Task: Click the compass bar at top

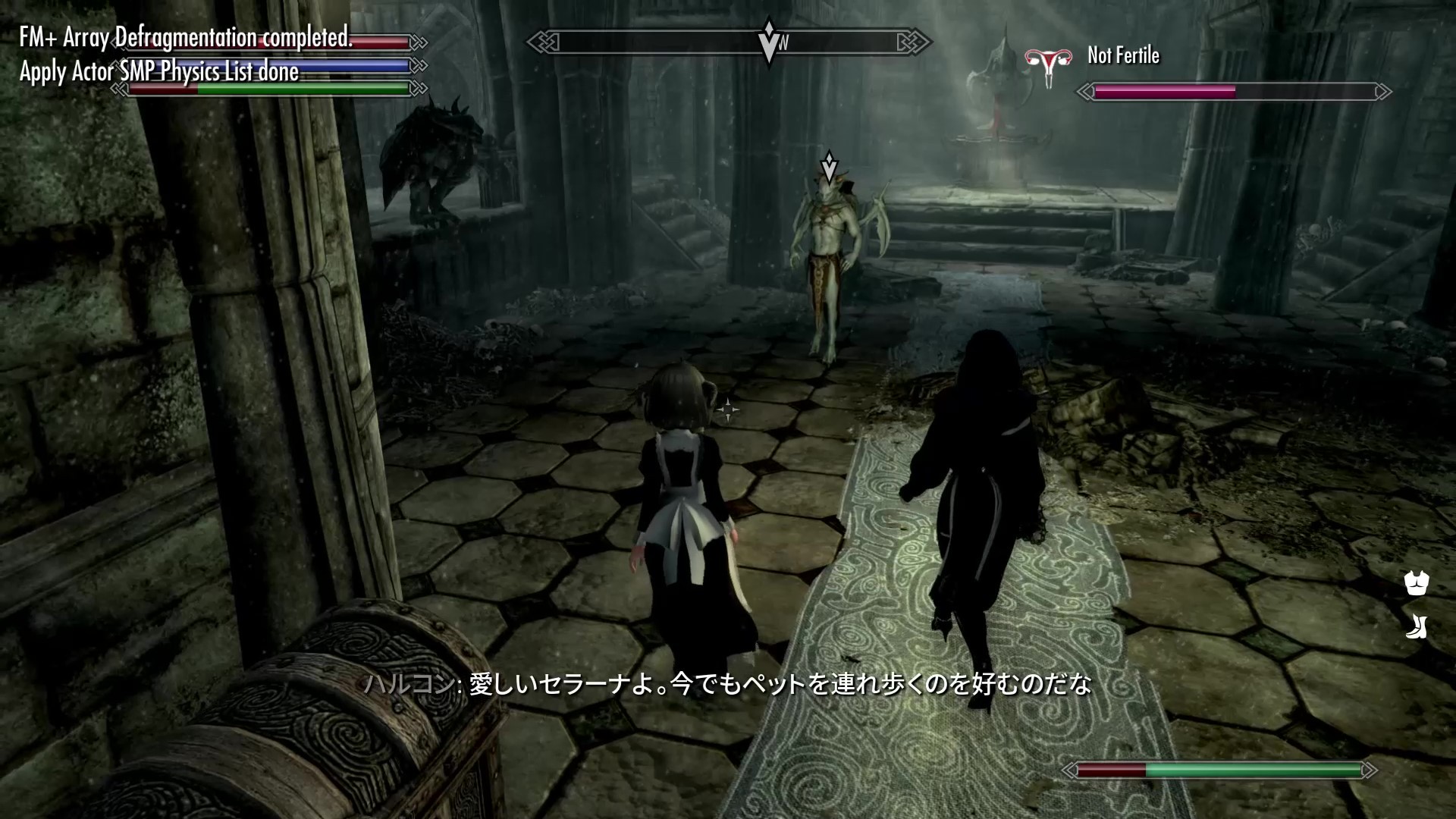Action: (728, 42)
